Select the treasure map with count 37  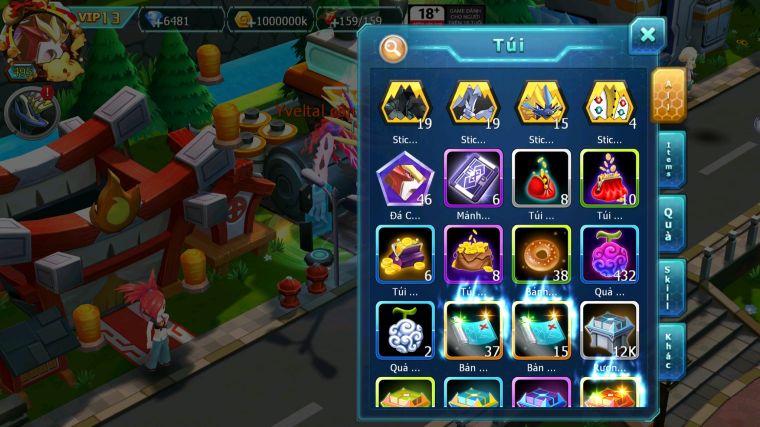pos(473,330)
